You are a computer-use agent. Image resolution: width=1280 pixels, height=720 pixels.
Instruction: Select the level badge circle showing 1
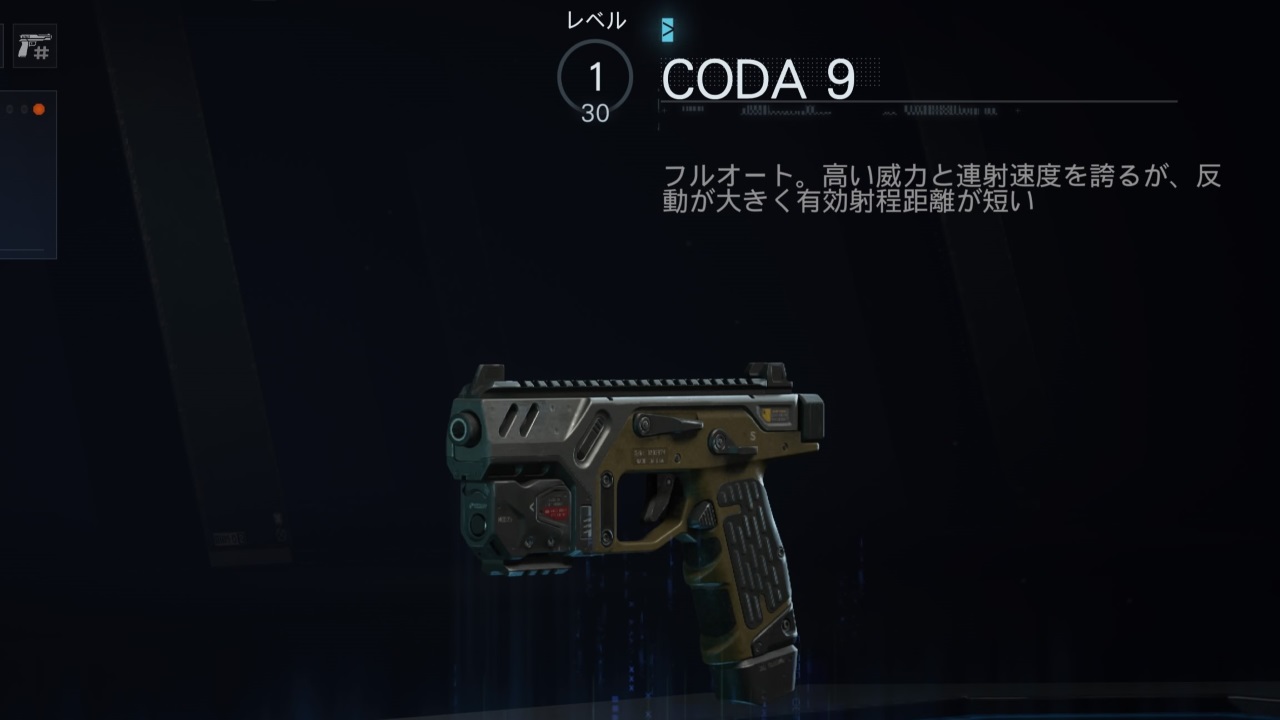pos(597,71)
